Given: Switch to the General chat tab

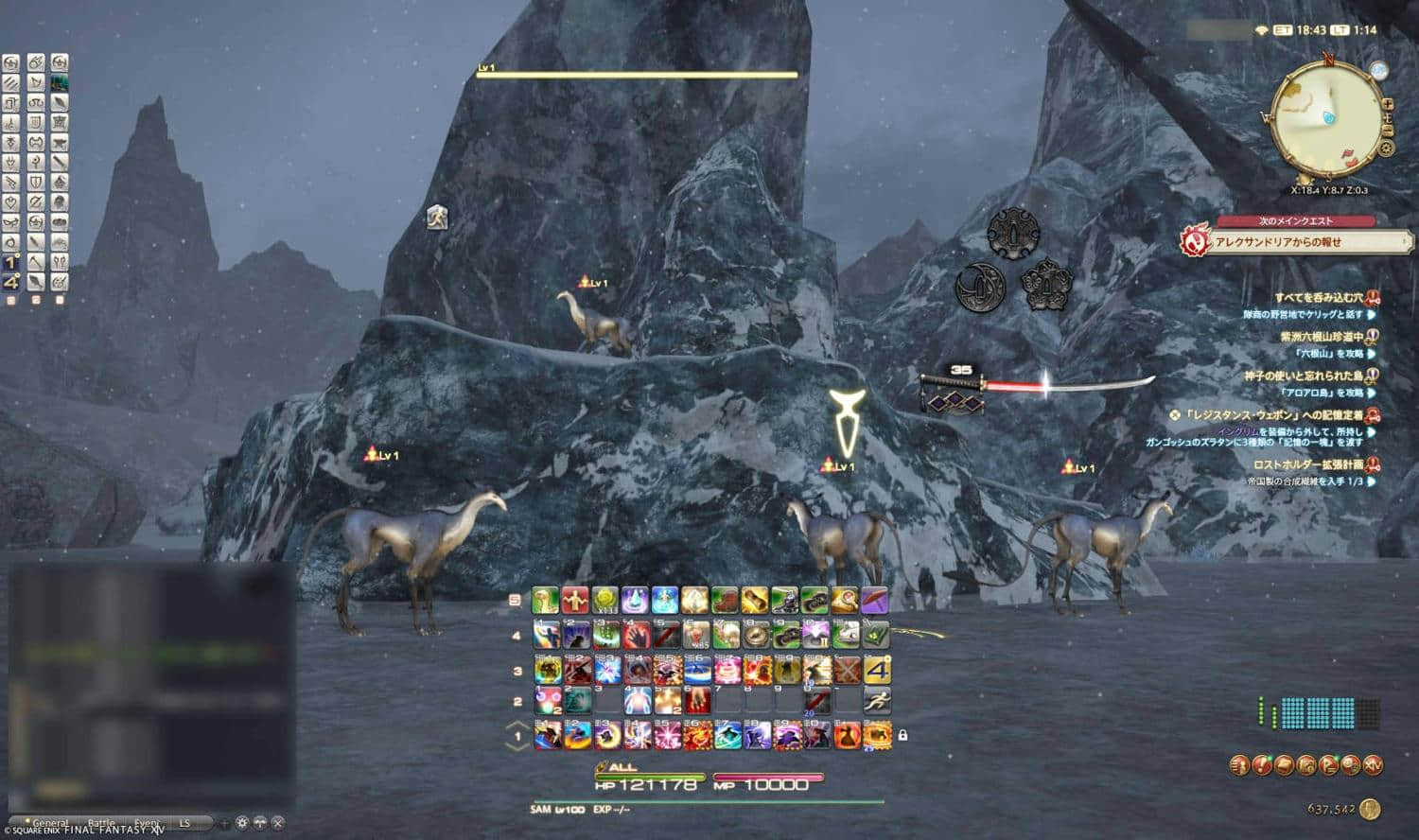Looking at the screenshot, I should pos(49,824).
